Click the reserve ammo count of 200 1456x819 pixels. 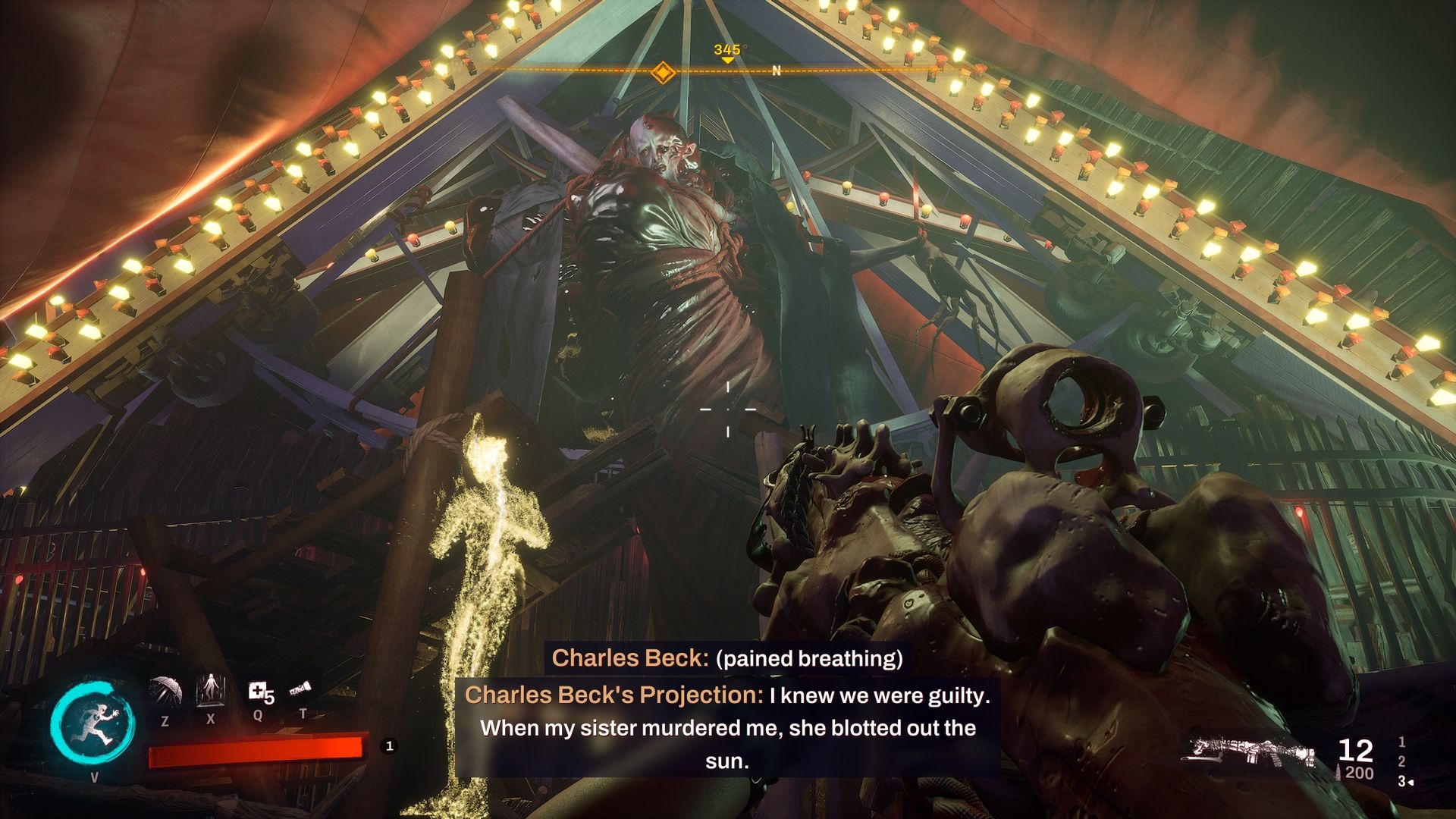coord(1359,772)
